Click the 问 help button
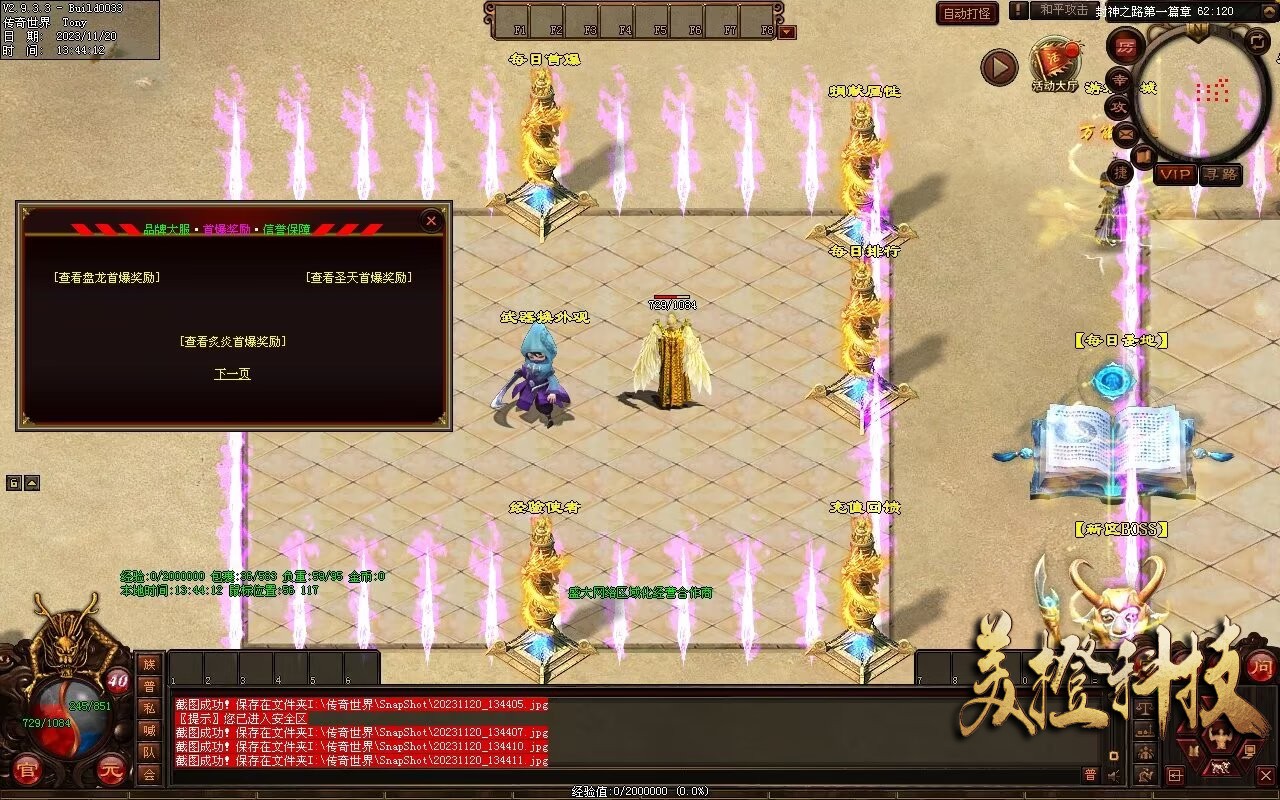 (1261, 665)
